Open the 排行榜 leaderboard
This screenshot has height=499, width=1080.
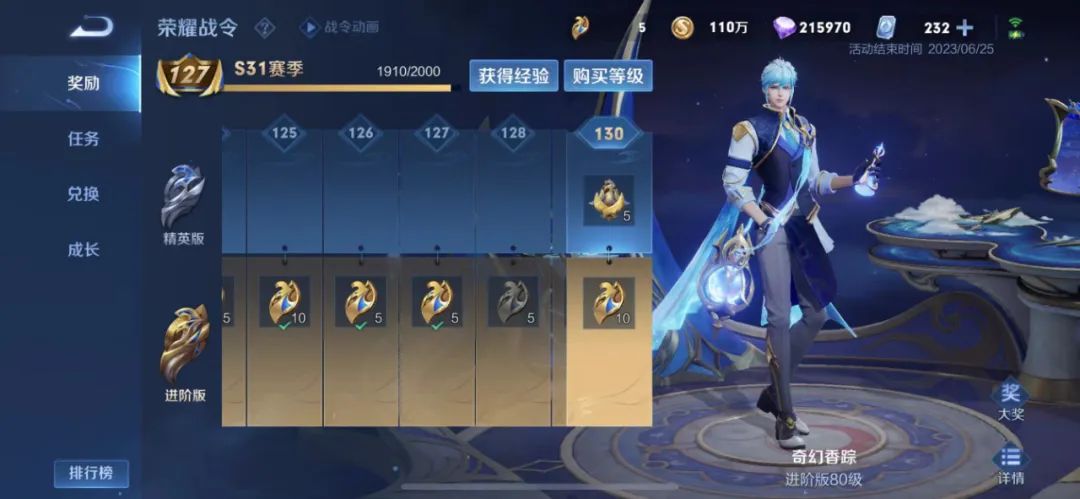coord(91,473)
